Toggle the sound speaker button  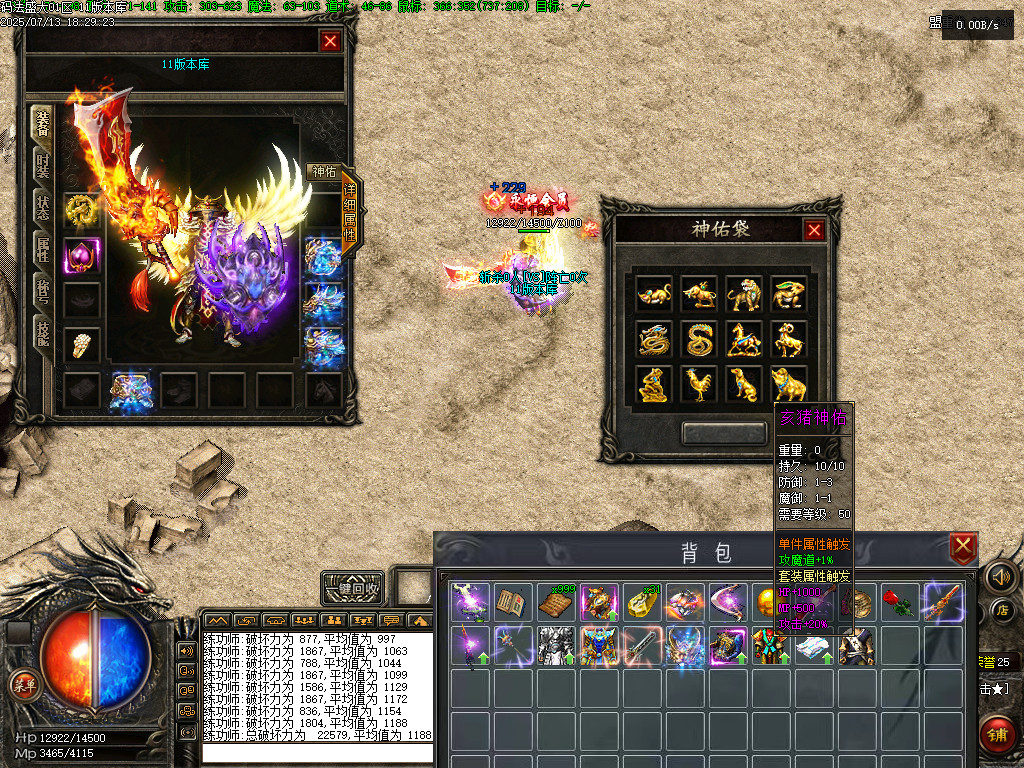coord(999,576)
